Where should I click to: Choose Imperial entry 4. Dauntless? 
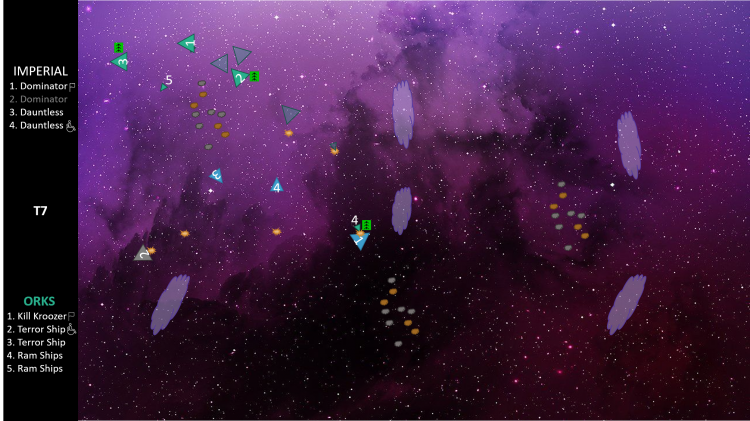coord(36,125)
